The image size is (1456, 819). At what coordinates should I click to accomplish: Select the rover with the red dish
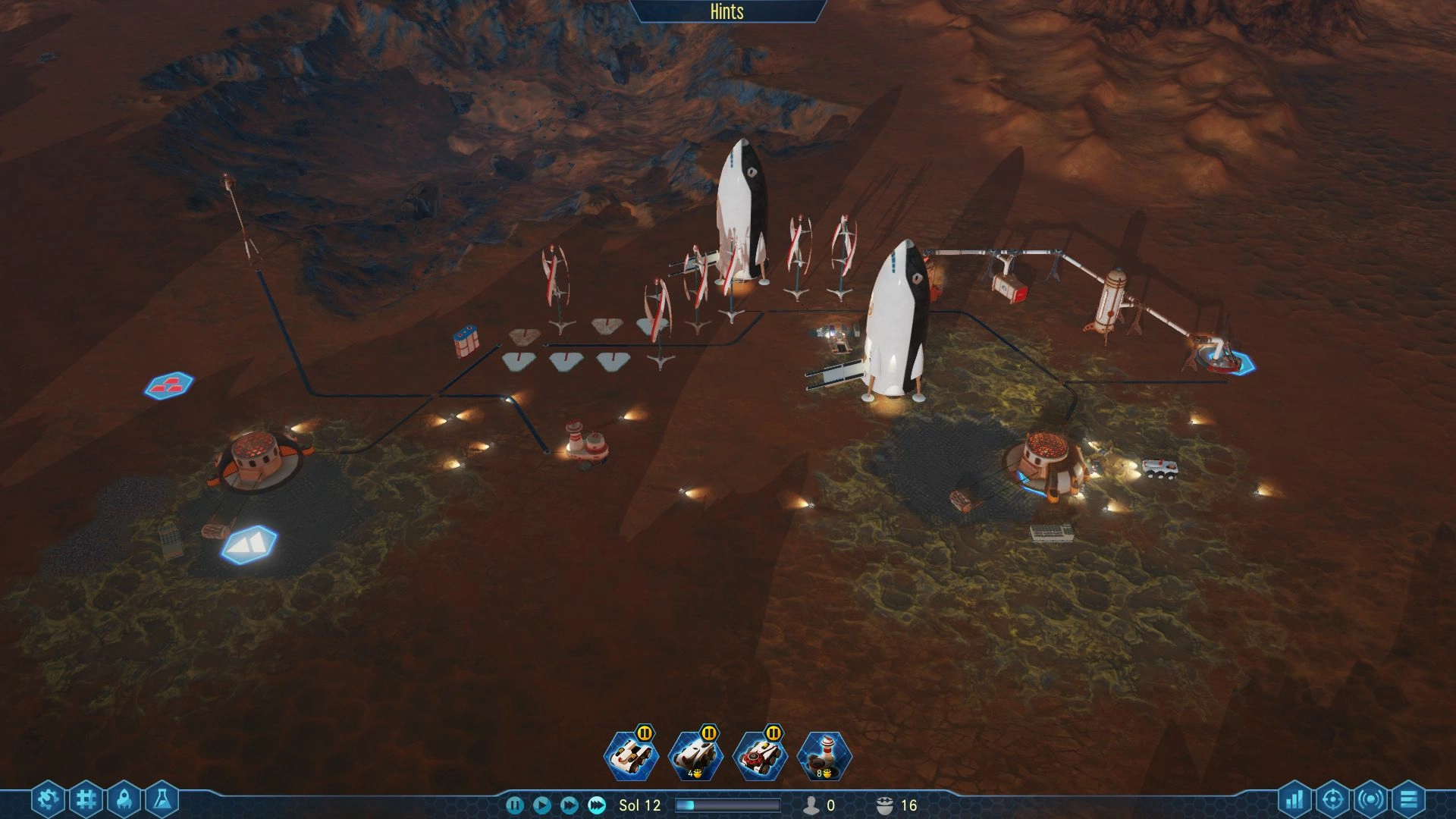point(760,756)
